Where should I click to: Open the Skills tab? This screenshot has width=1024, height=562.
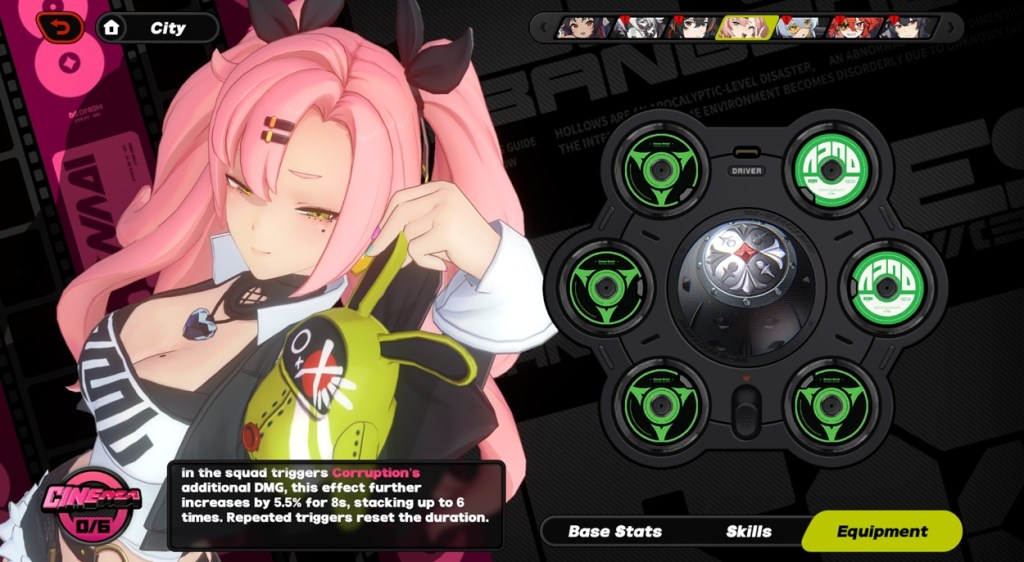tap(749, 532)
